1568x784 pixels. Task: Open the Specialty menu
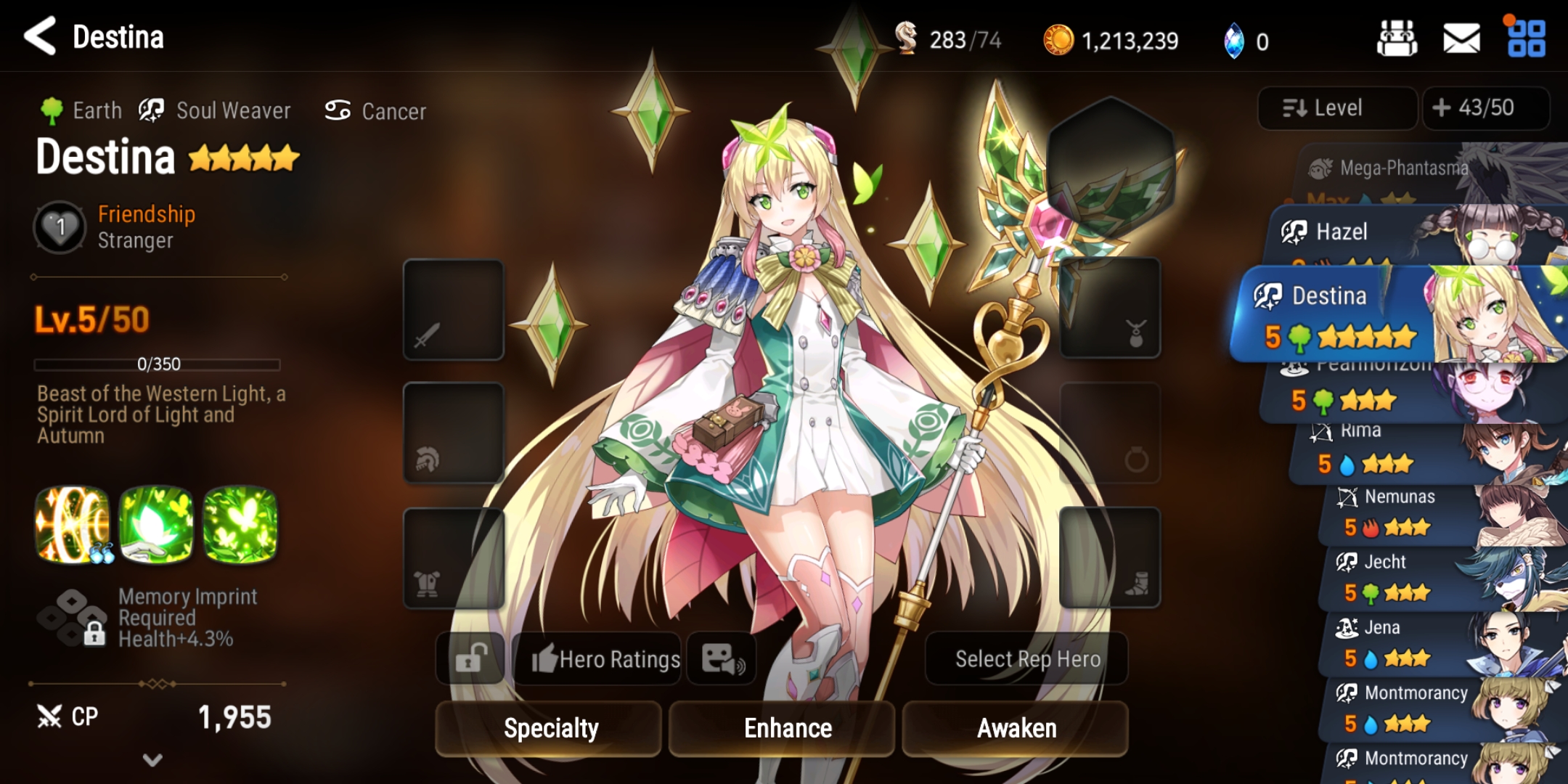click(x=549, y=728)
